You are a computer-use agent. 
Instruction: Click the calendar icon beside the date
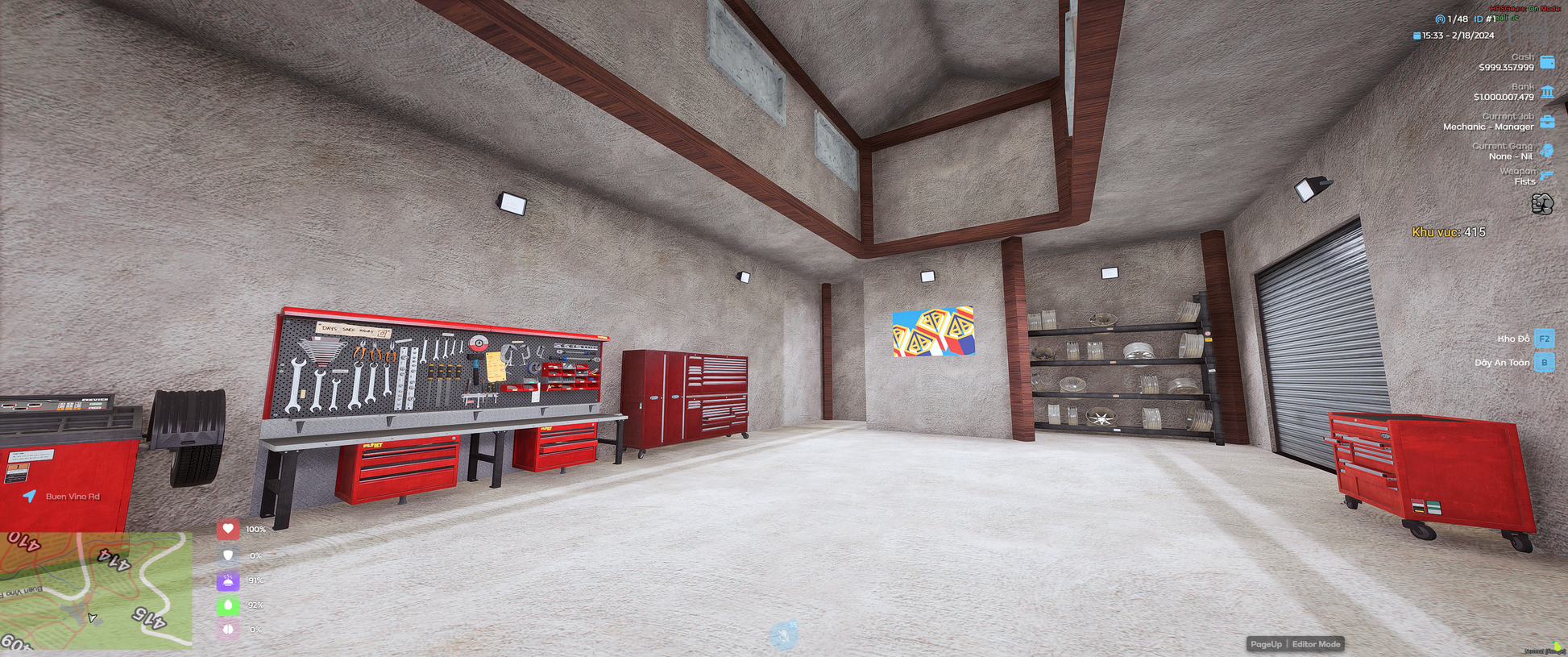point(1417,35)
